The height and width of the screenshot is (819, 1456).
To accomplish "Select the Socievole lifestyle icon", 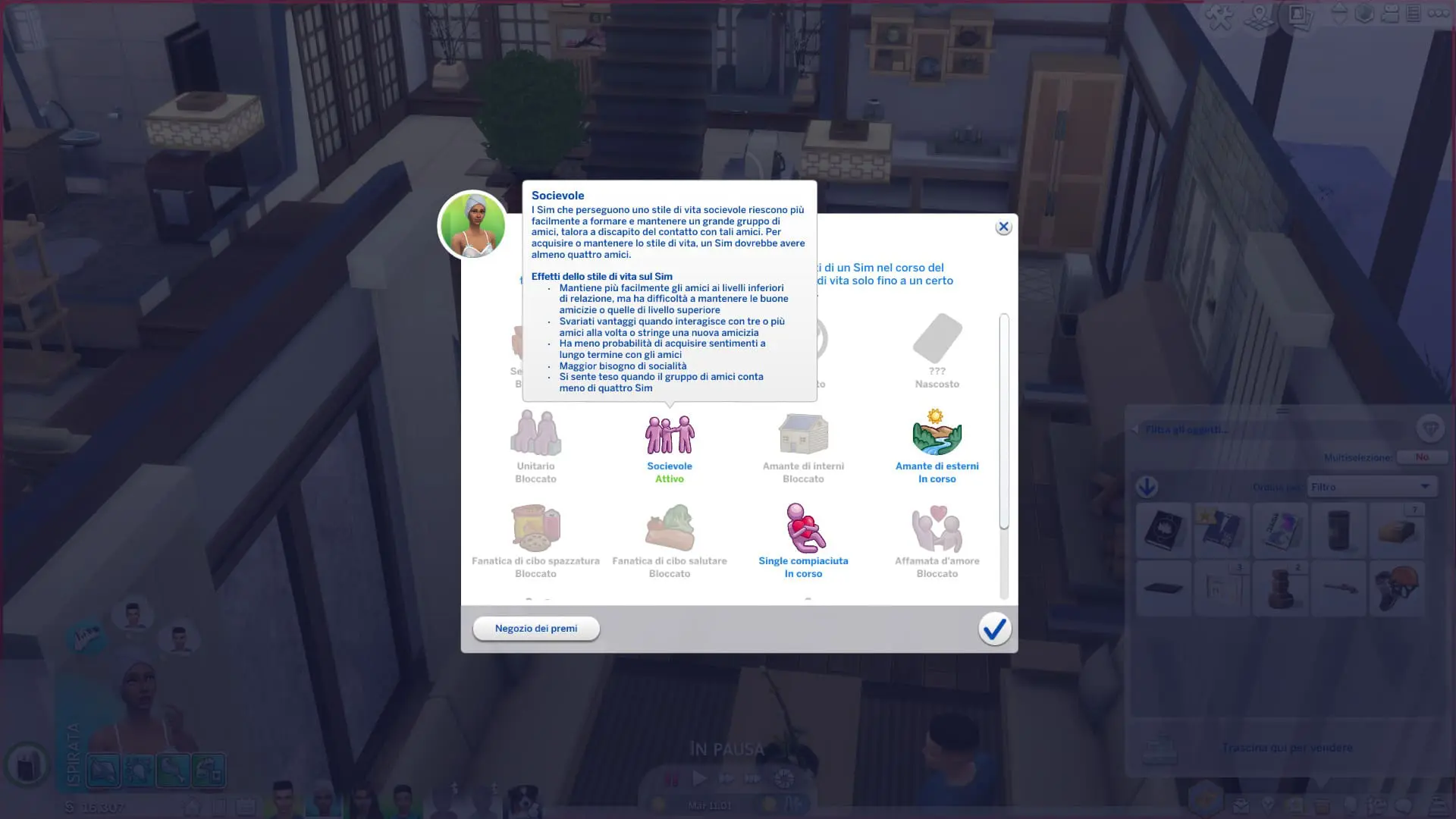I will pyautogui.click(x=670, y=435).
